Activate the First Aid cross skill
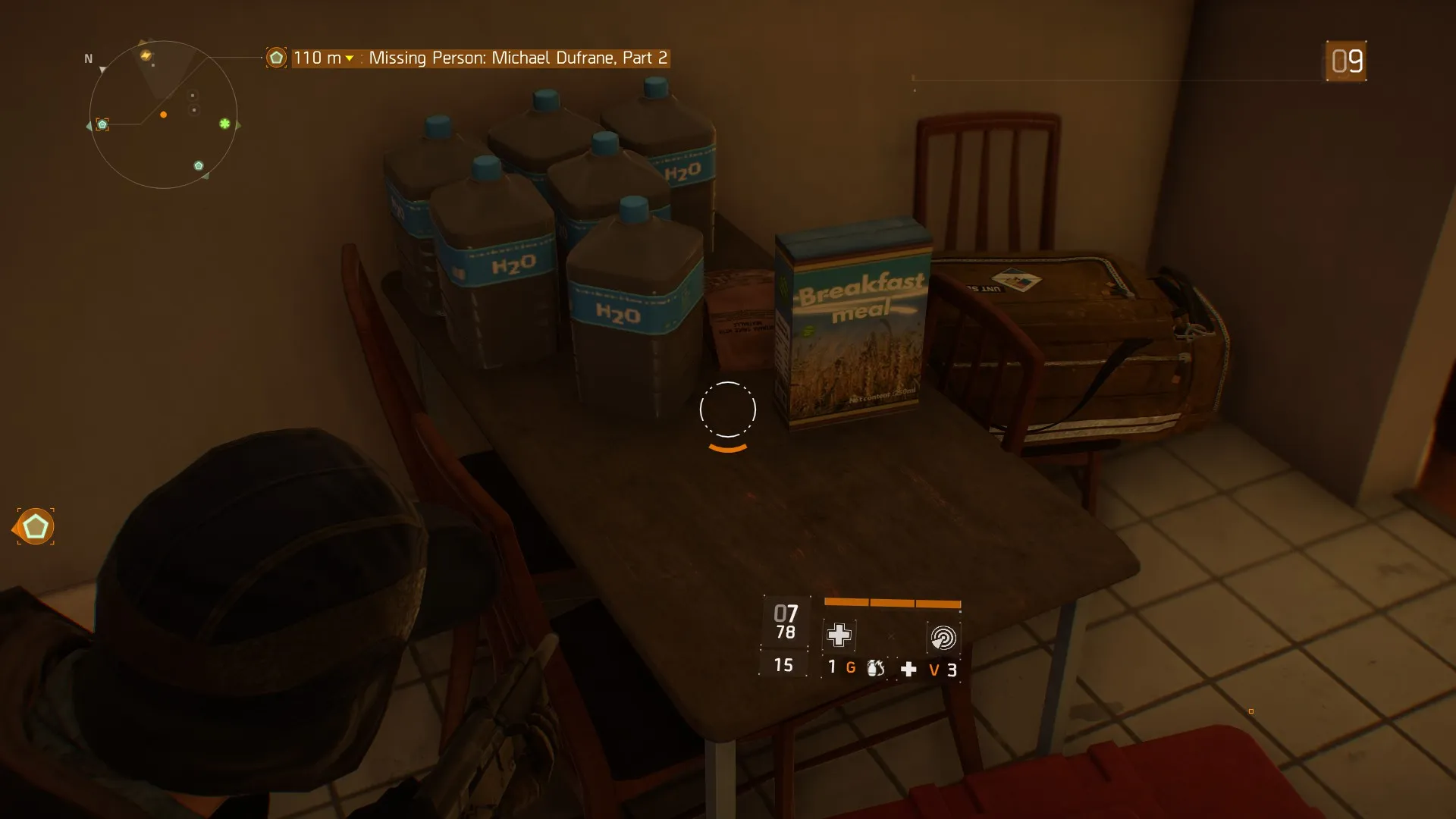Image resolution: width=1456 pixels, height=819 pixels. click(x=839, y=635)
